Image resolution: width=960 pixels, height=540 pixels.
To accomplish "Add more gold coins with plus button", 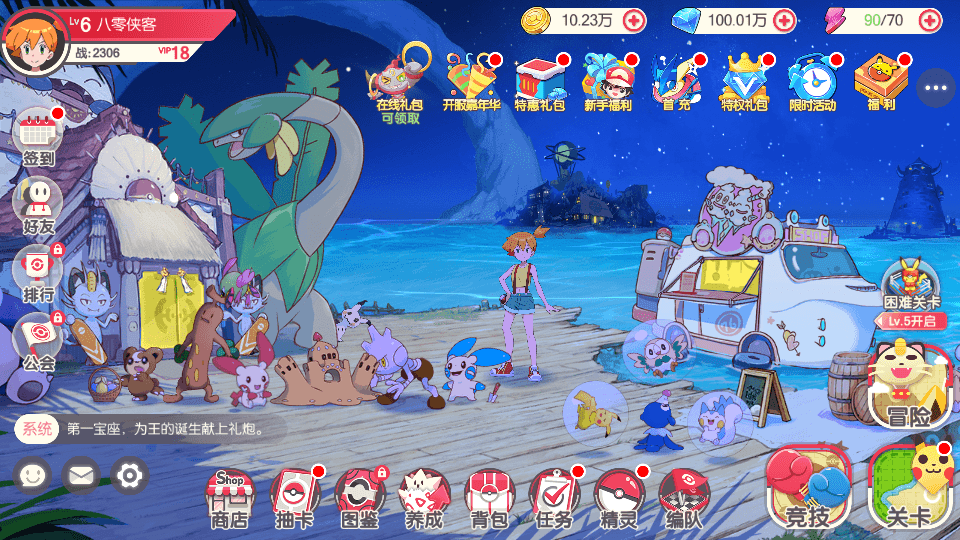I will [x=634, y=19].
